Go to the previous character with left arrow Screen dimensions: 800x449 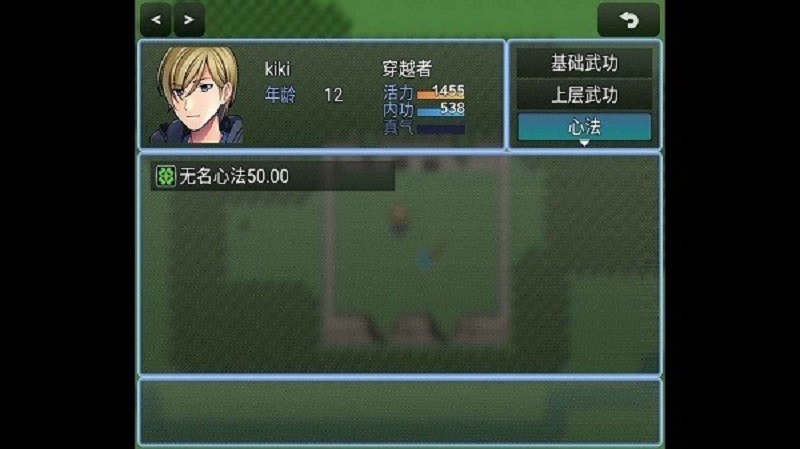[156, 18]
